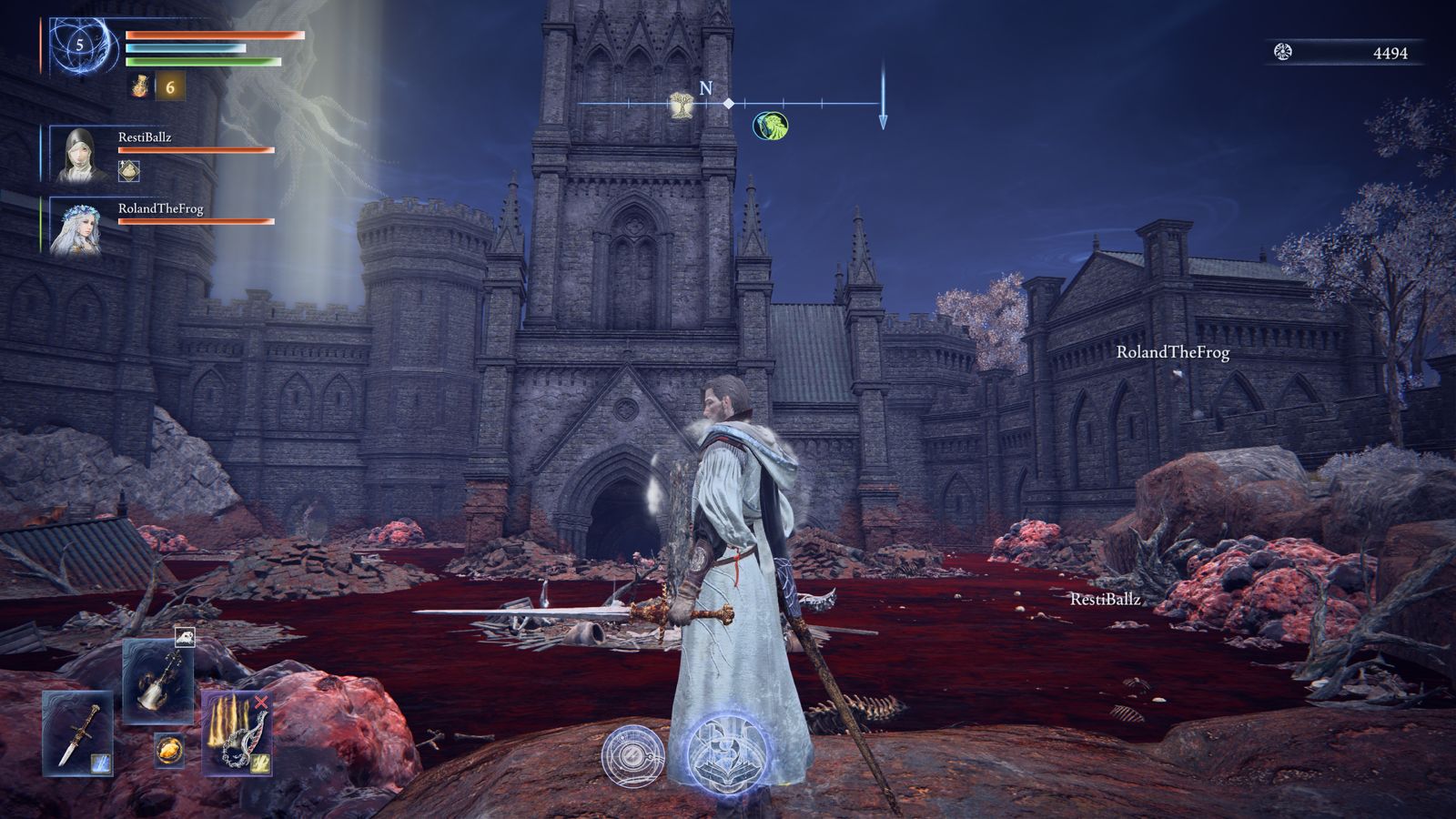The height and width of the screenshot is (819, 1456).
Task: Click the green teammate marker on compass
Action: coord(771,126)
